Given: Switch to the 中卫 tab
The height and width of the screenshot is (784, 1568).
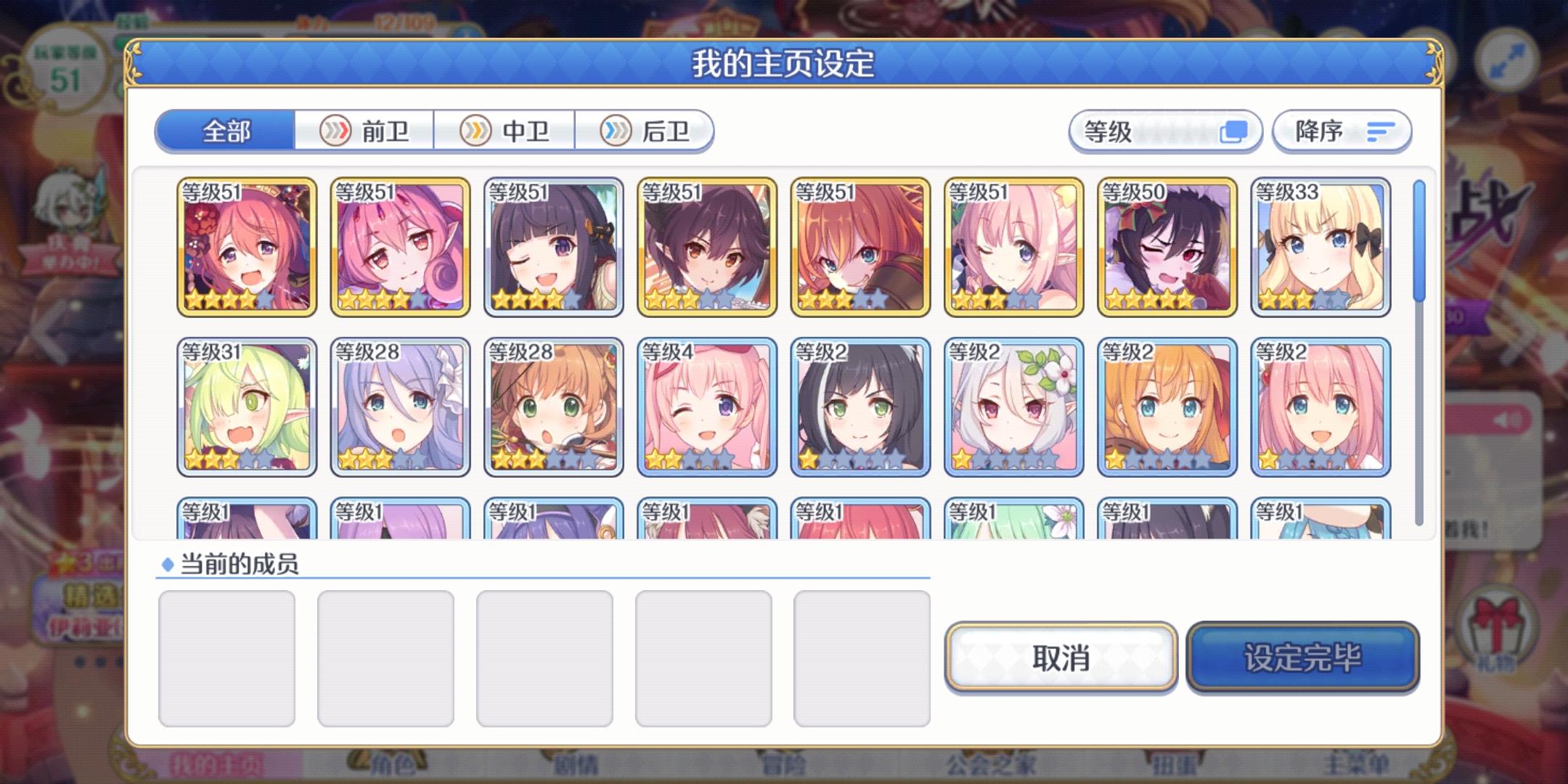Looking at the screenshot, I should 507,131.
